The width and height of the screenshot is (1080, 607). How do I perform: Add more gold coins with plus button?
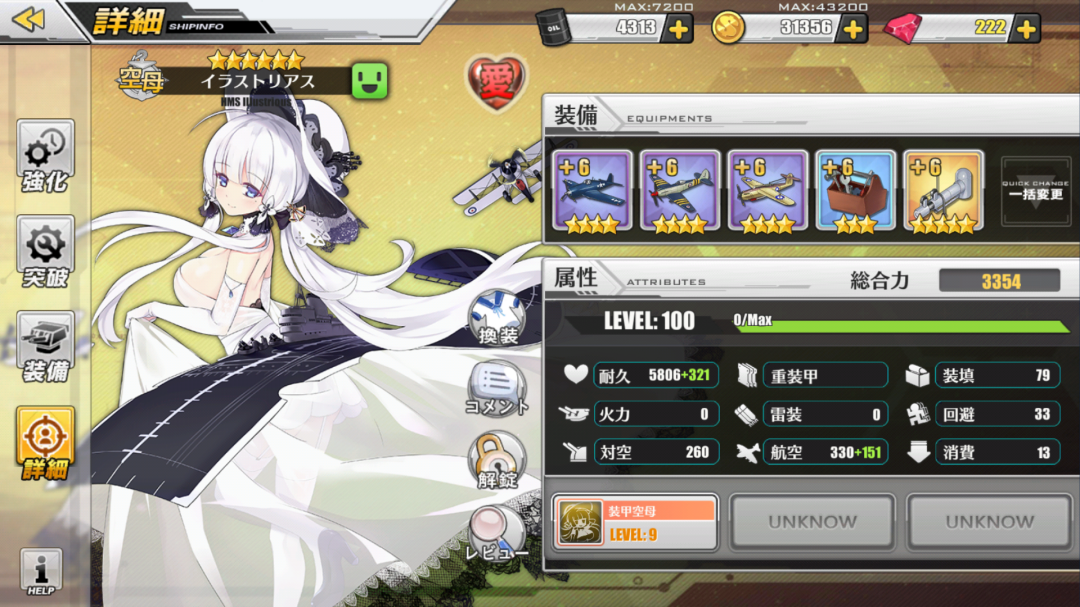point(852,28)
